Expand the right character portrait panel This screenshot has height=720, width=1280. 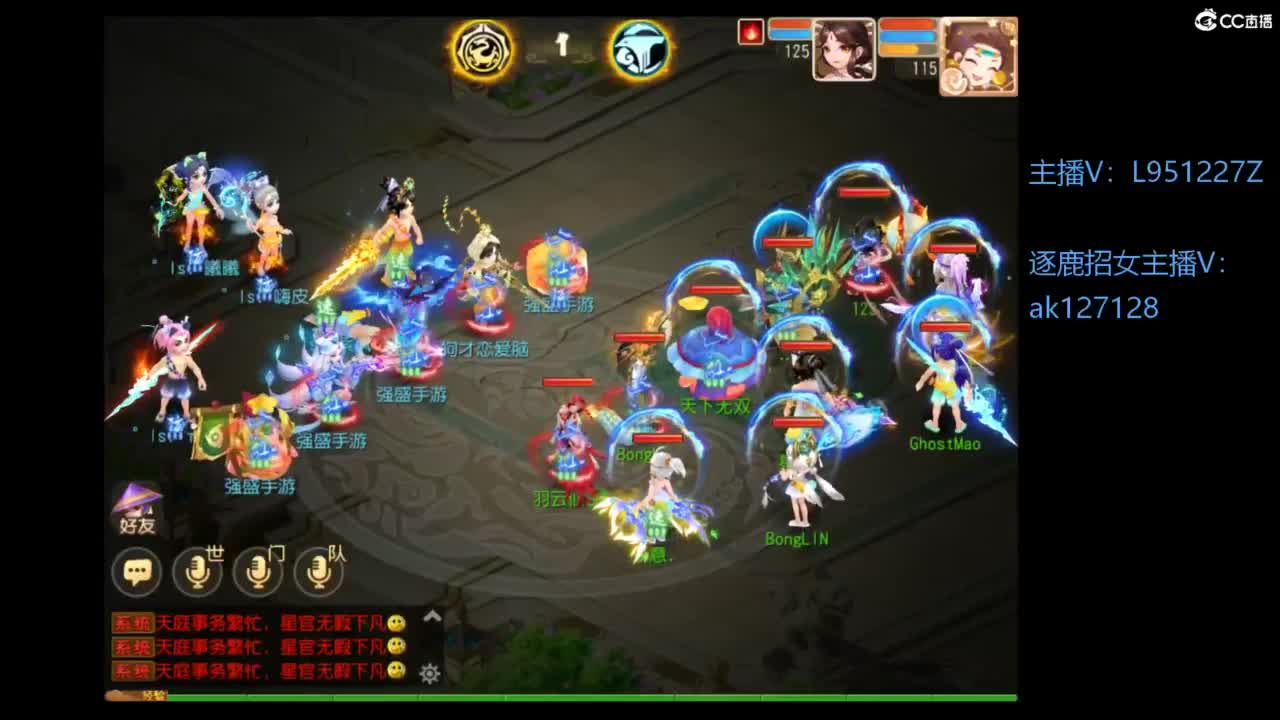[978, 57]
